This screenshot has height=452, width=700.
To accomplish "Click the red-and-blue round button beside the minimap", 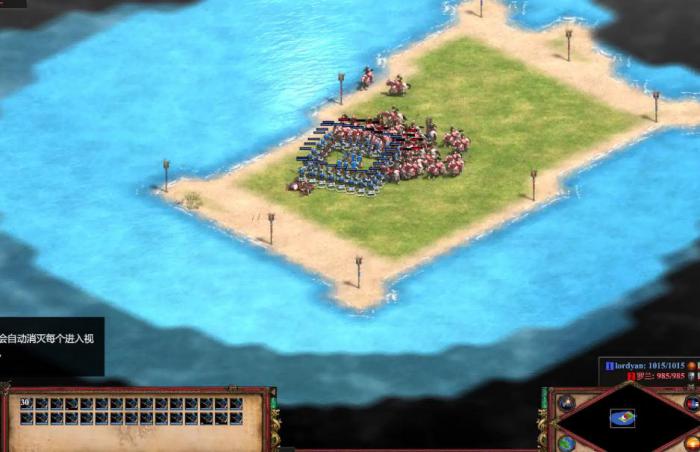I will click(x=691, y=402).
